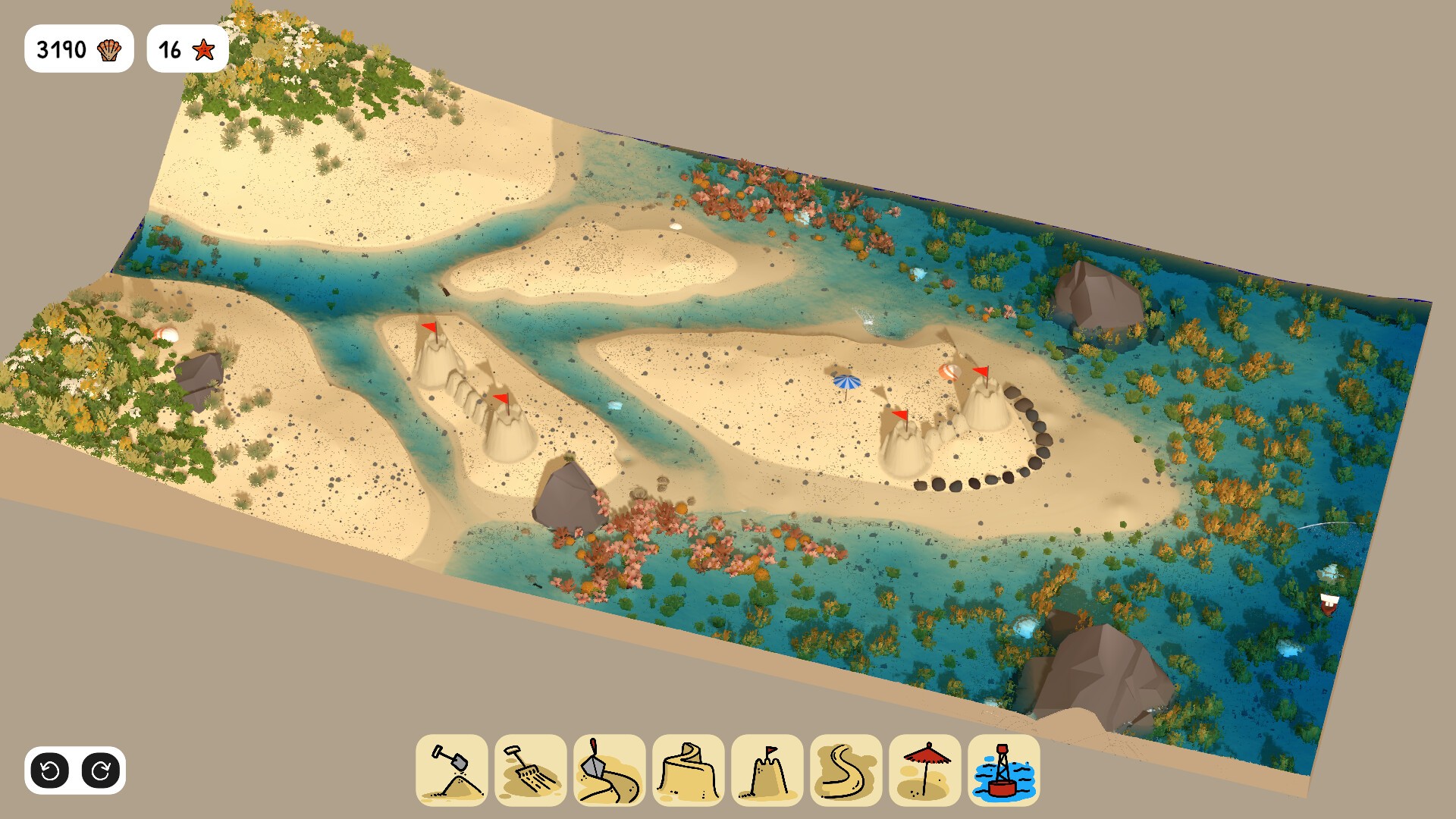Select the winding sand path tool
Viewport: 1456px width, 819px height.
(846, 770)
